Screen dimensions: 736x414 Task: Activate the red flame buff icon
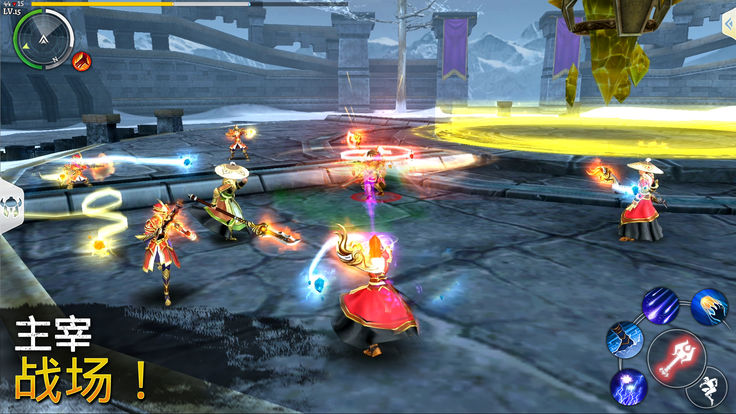tap(82, 60)
